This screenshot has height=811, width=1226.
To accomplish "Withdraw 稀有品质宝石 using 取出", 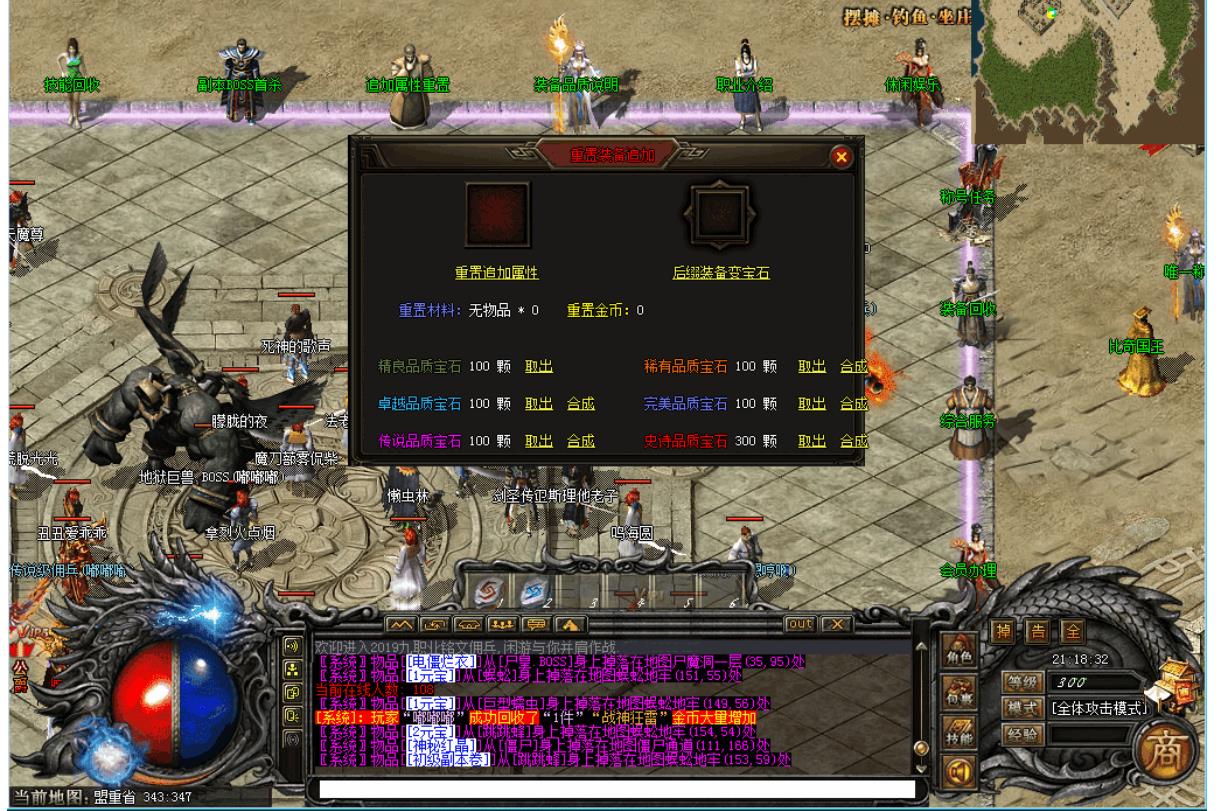I will pyautogui.click(x=811, y=367).
